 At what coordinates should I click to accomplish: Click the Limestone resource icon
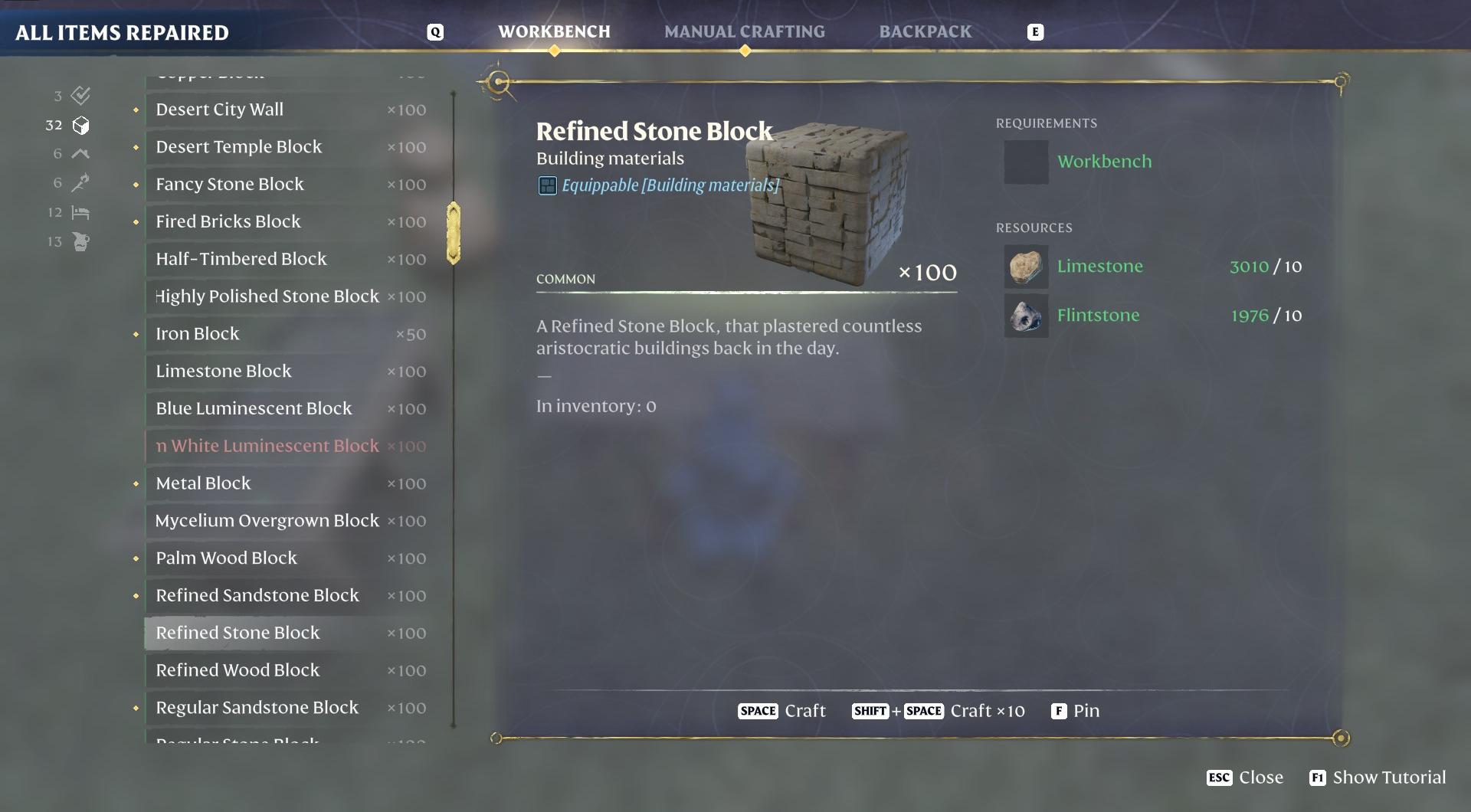click(x=1027, y=267)
